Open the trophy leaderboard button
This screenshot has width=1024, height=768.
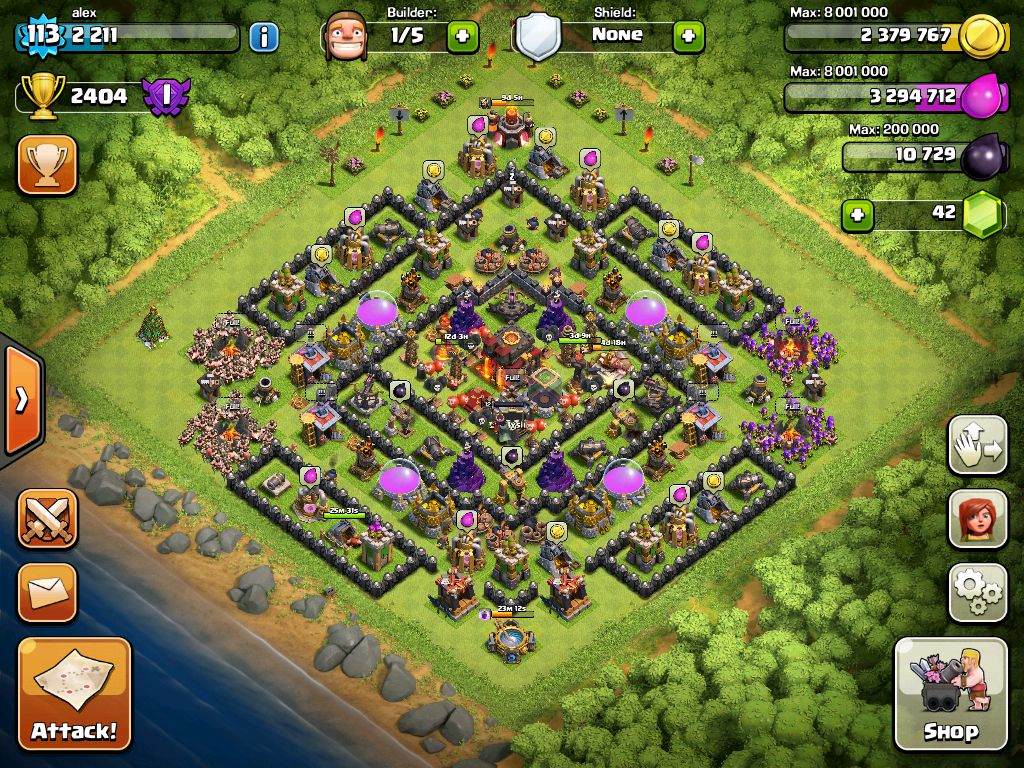(x=47, y=165)
